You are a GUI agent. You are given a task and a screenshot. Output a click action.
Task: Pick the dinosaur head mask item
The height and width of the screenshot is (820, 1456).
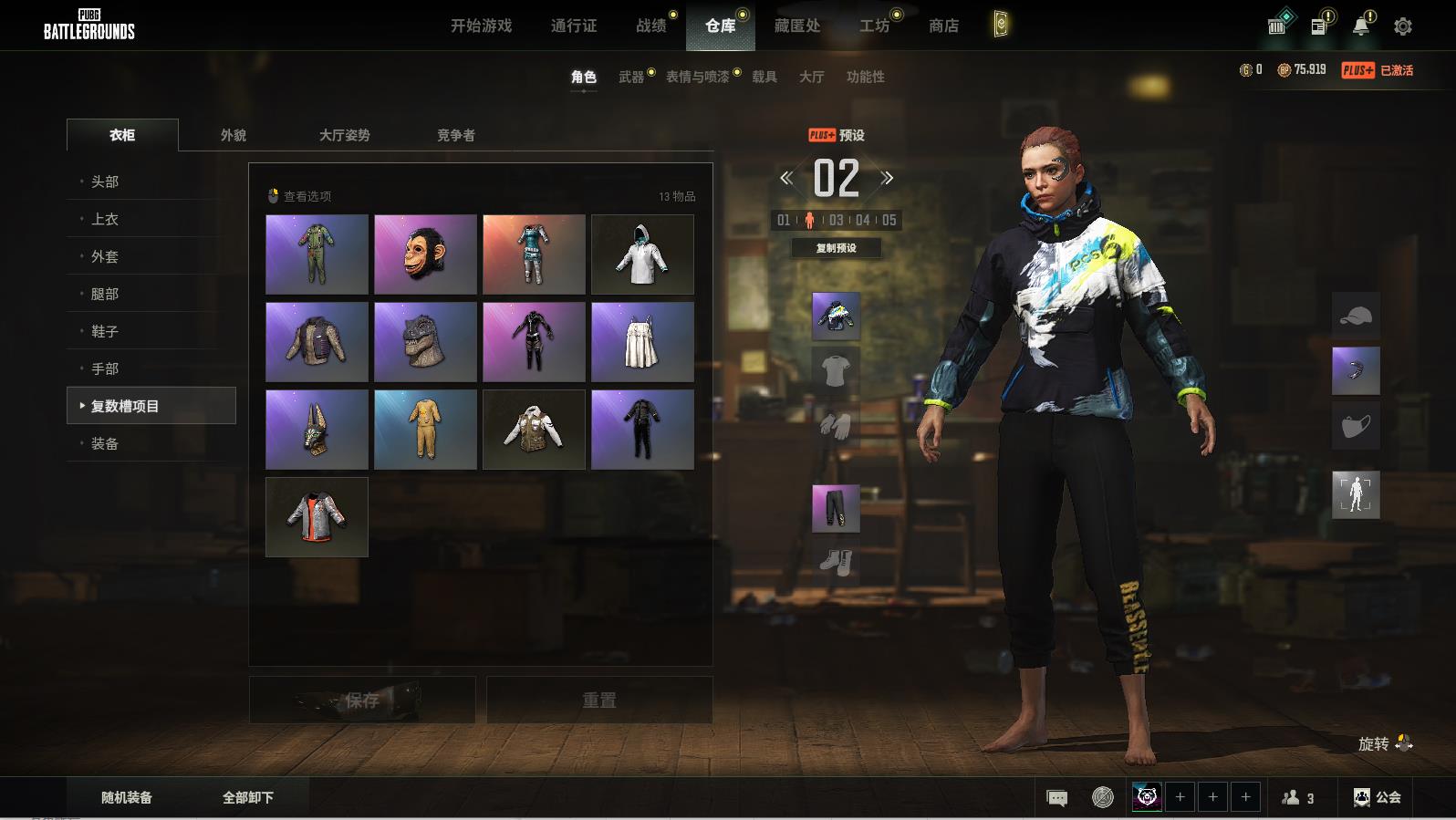pyautogui.click(x=425, y=342)
